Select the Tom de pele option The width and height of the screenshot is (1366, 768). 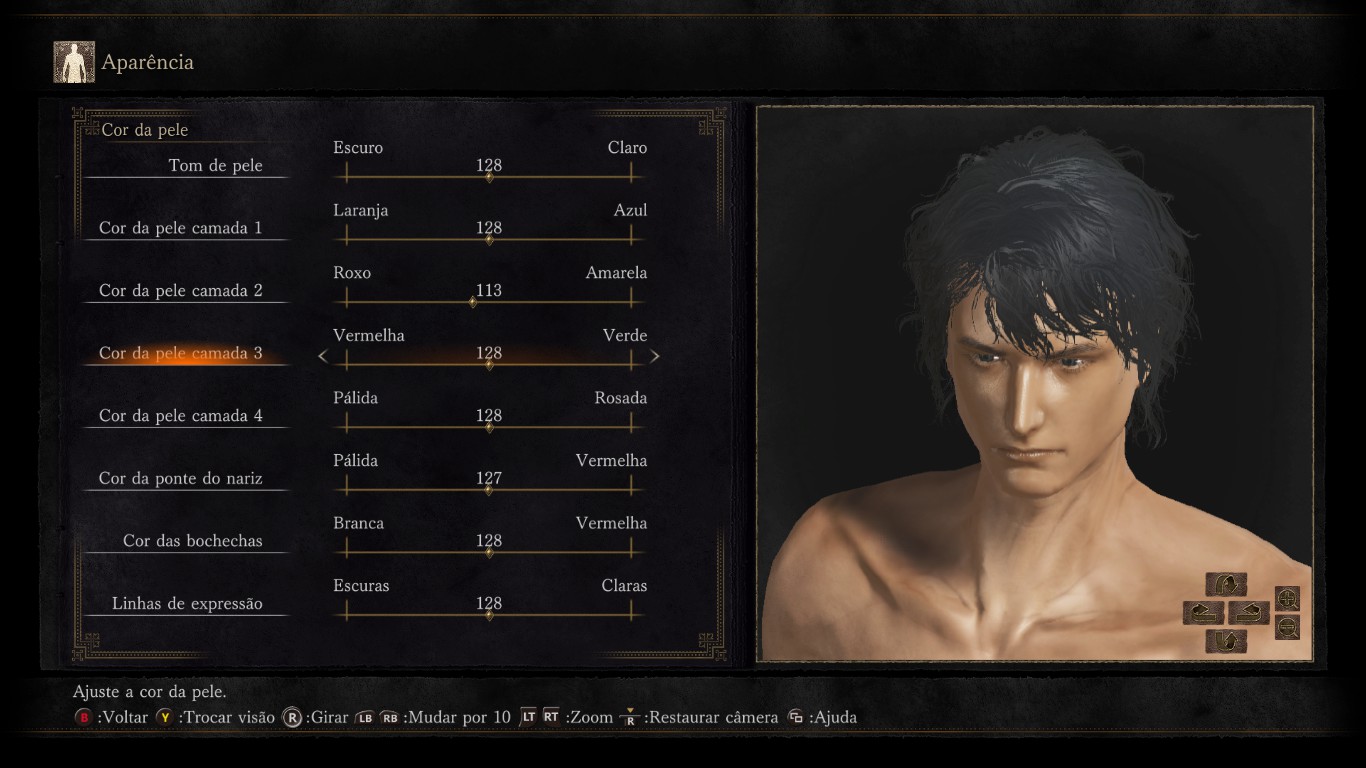215,166
